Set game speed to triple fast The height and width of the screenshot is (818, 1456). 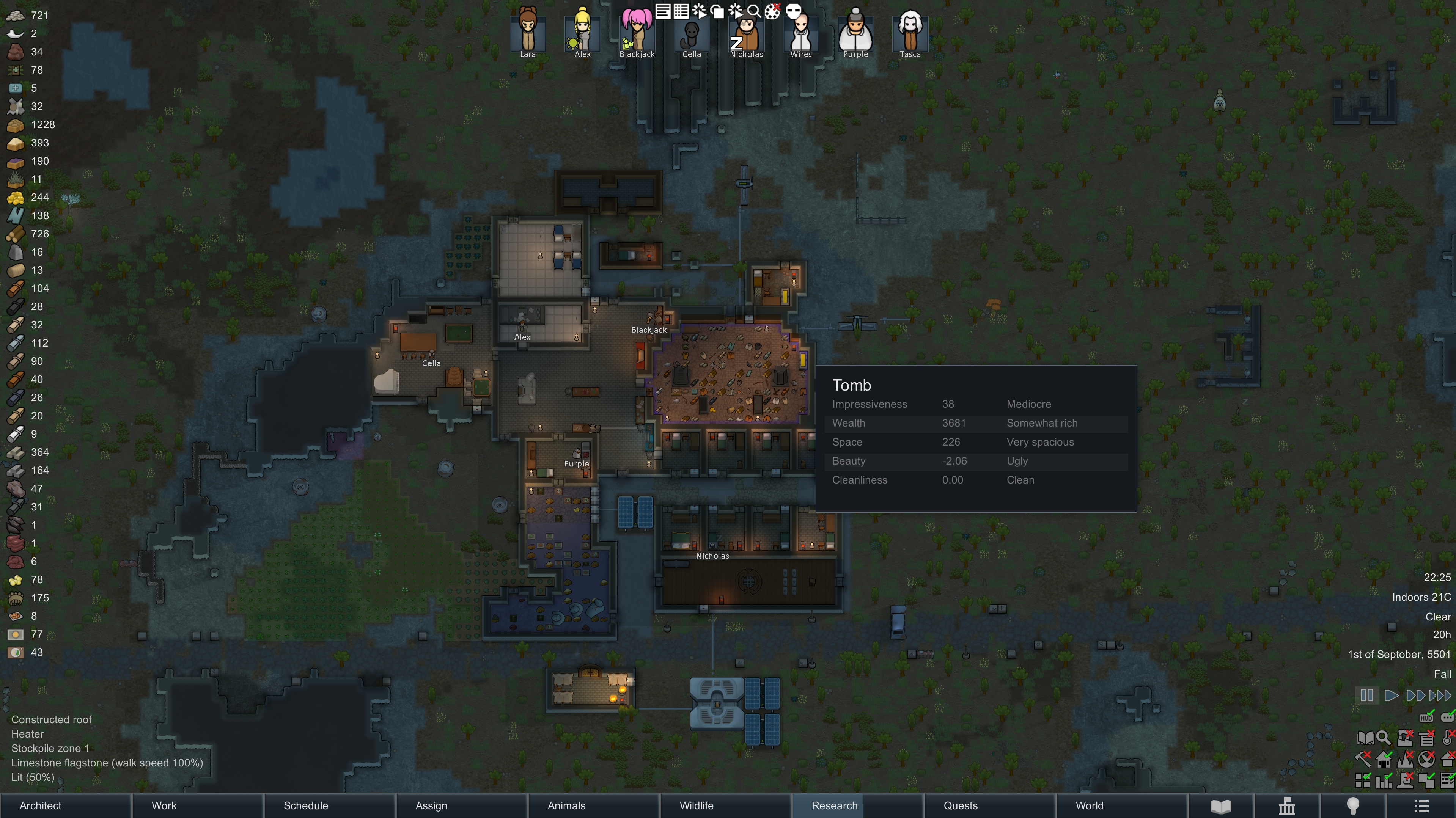pos(1440,696)
